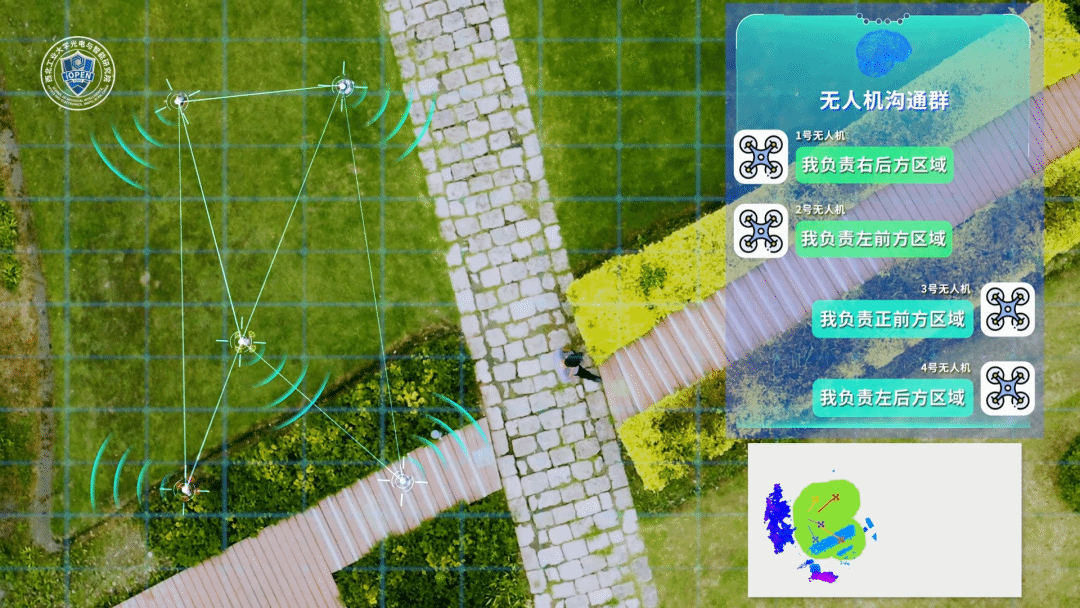Select drone 2's message about the left-front area
Screen dimensions: 1080x608
[x=873, y=239]
